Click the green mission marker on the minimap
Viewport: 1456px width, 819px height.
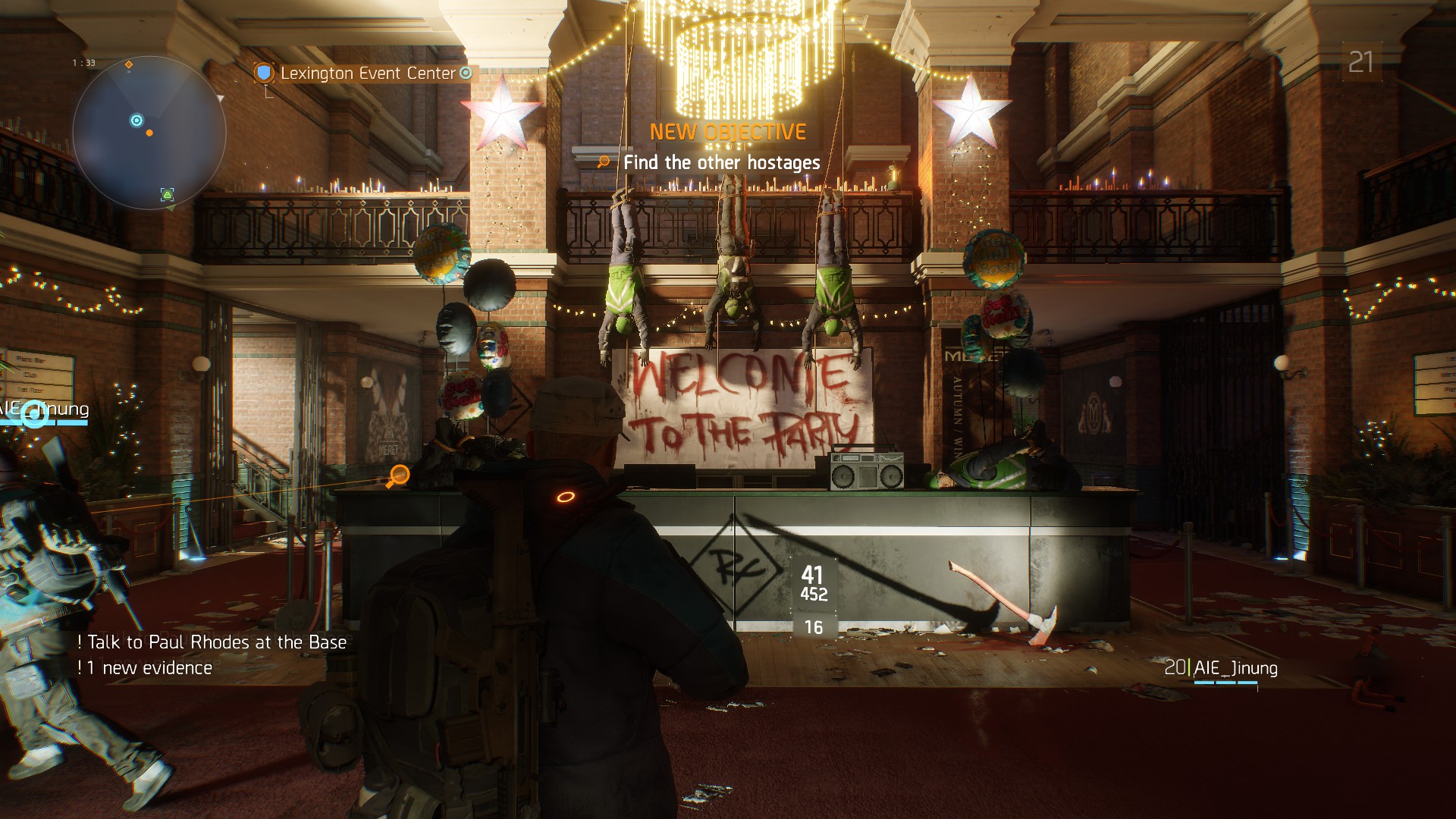tap(167, 194)
